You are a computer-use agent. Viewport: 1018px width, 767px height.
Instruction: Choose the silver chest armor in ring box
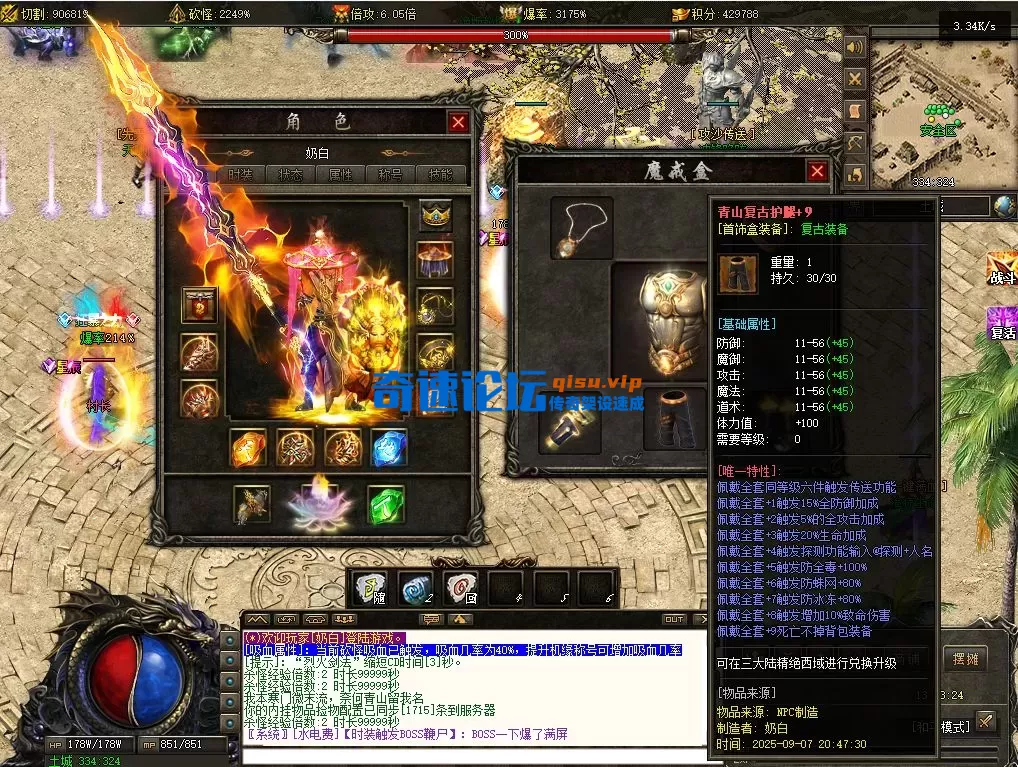point(660,318)
